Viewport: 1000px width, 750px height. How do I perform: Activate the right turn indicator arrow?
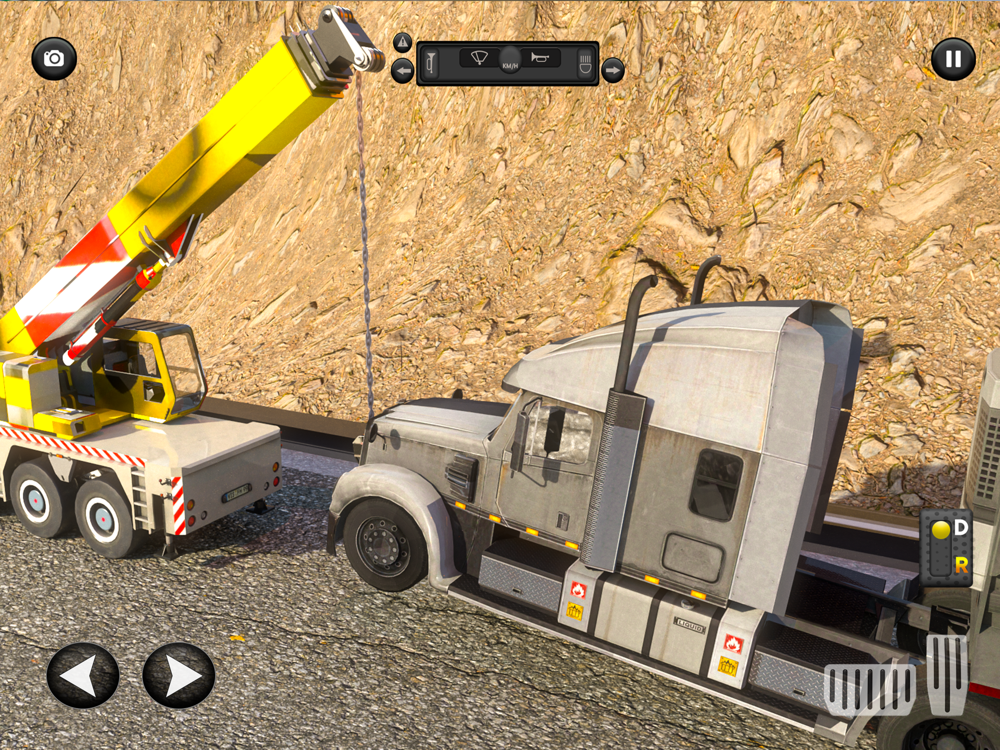tap(613, 70)
